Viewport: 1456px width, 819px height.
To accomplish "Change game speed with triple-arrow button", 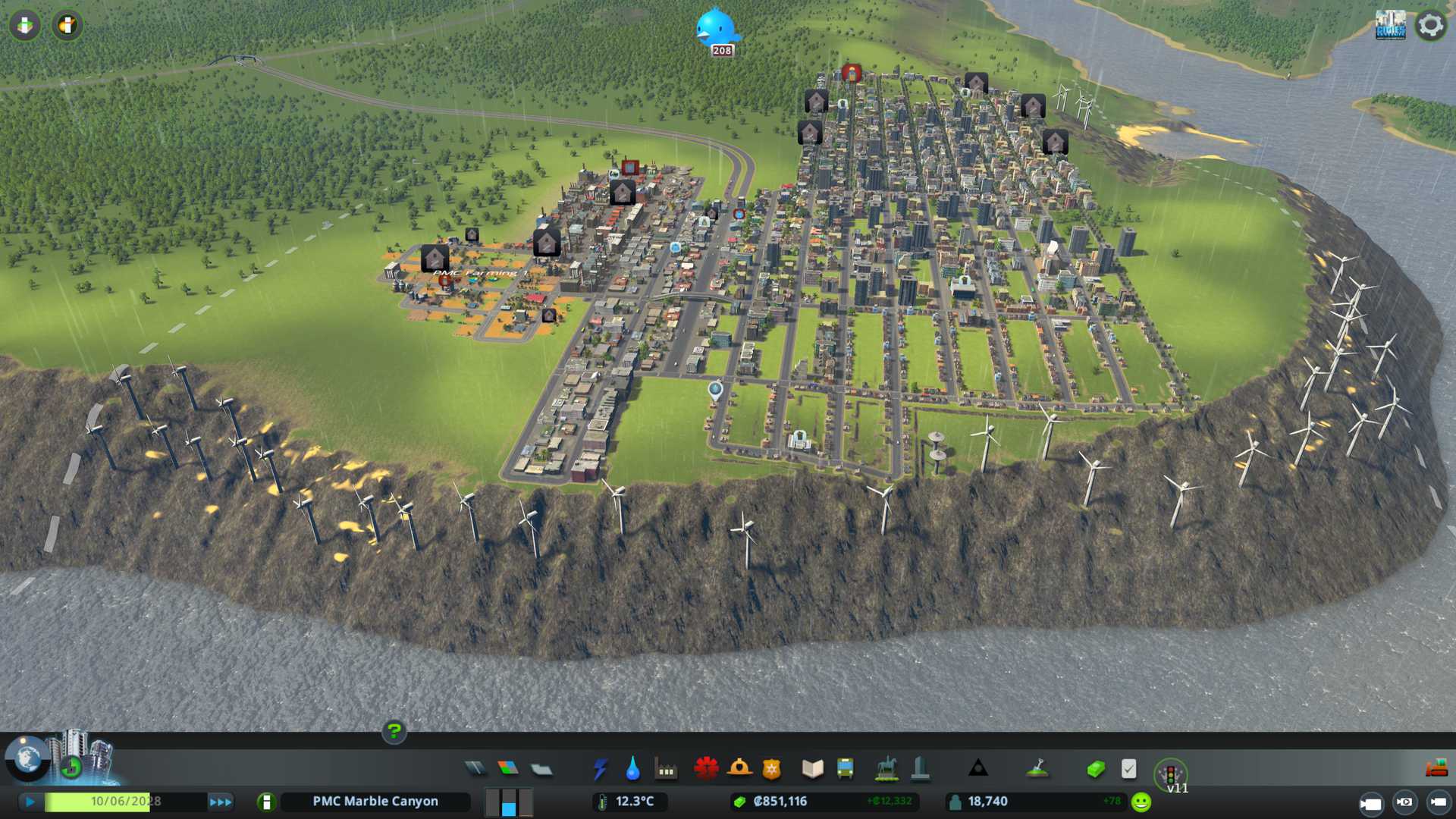I will (x=221, y=802).
